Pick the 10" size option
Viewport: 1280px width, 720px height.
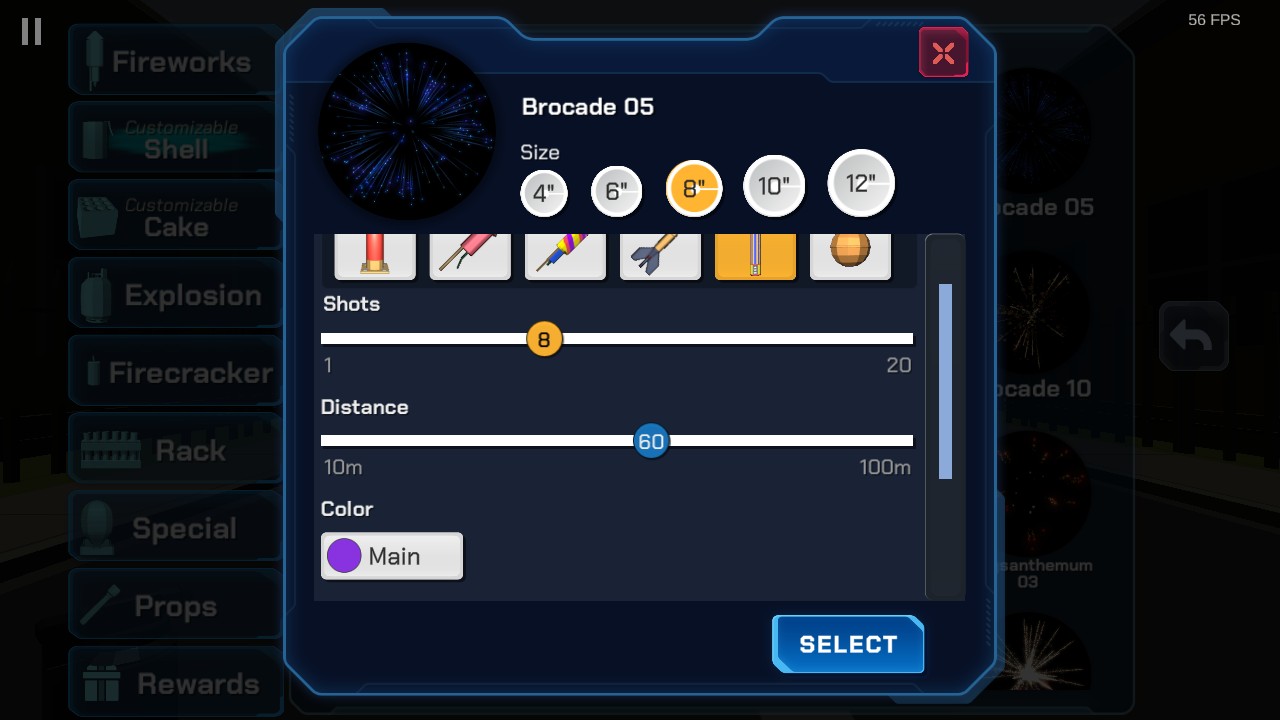pyautogui.click(x=774, y=186)
